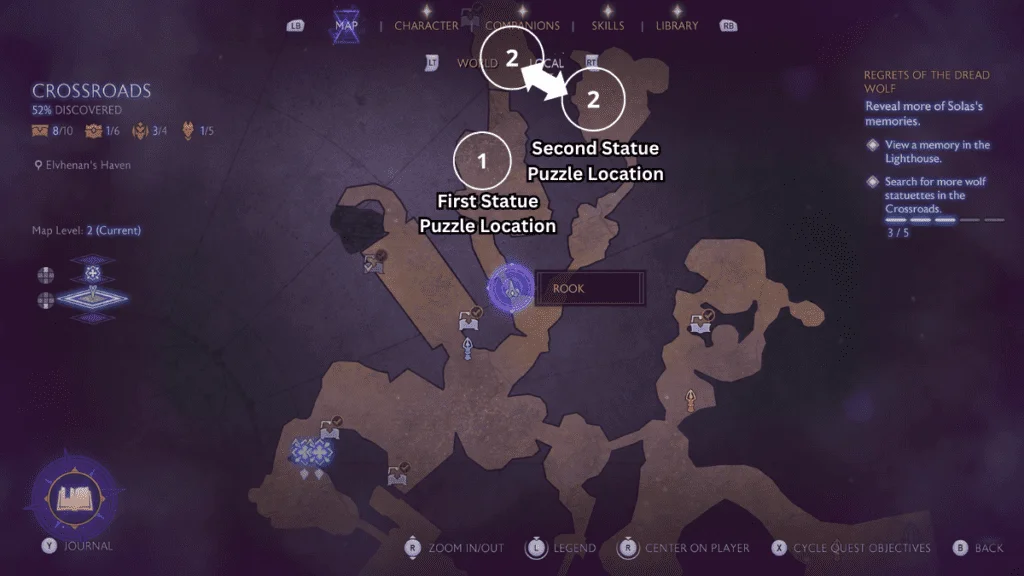Switch to the Character tab
Screen dimensions: 1024x576
[x=426, y=25]
